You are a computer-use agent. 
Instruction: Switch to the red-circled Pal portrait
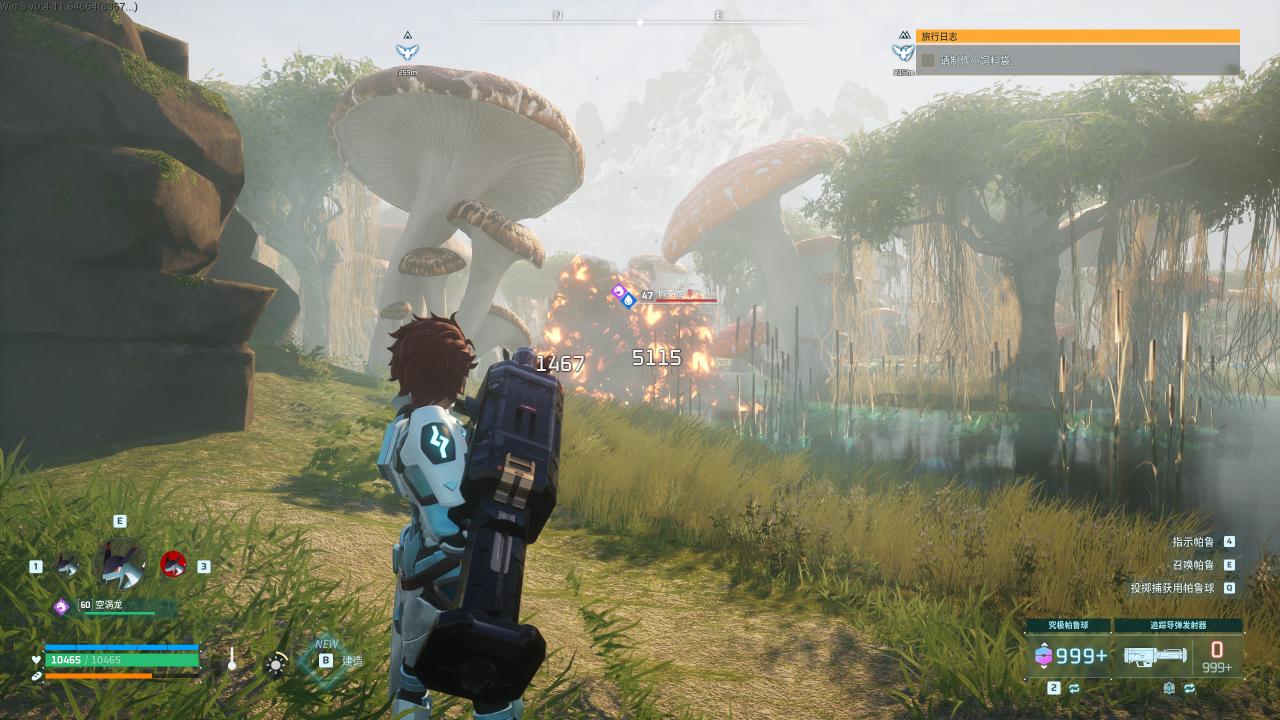tap(173, 565)
